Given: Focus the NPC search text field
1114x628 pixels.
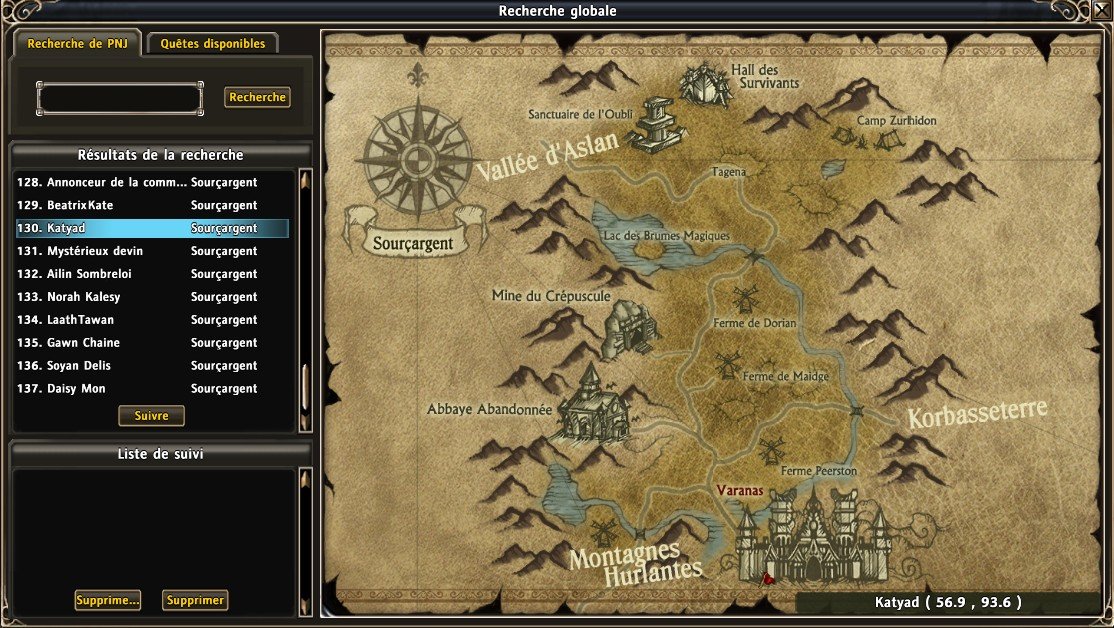Looking at the screenshot, I should [119, 98].
